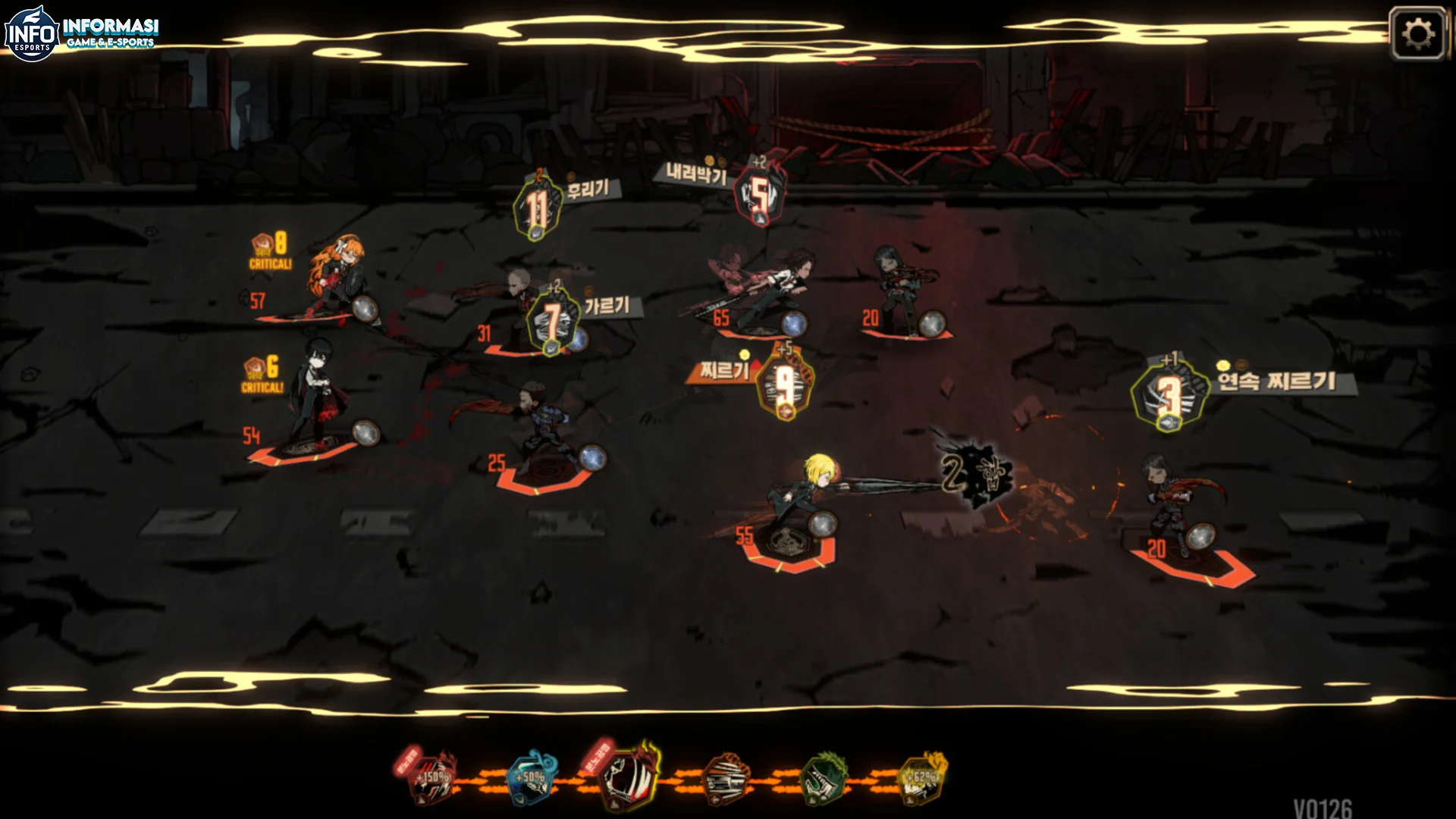Open the gear settings menu
Viewport: 1456px width, 819px height.
(1418, 34)
